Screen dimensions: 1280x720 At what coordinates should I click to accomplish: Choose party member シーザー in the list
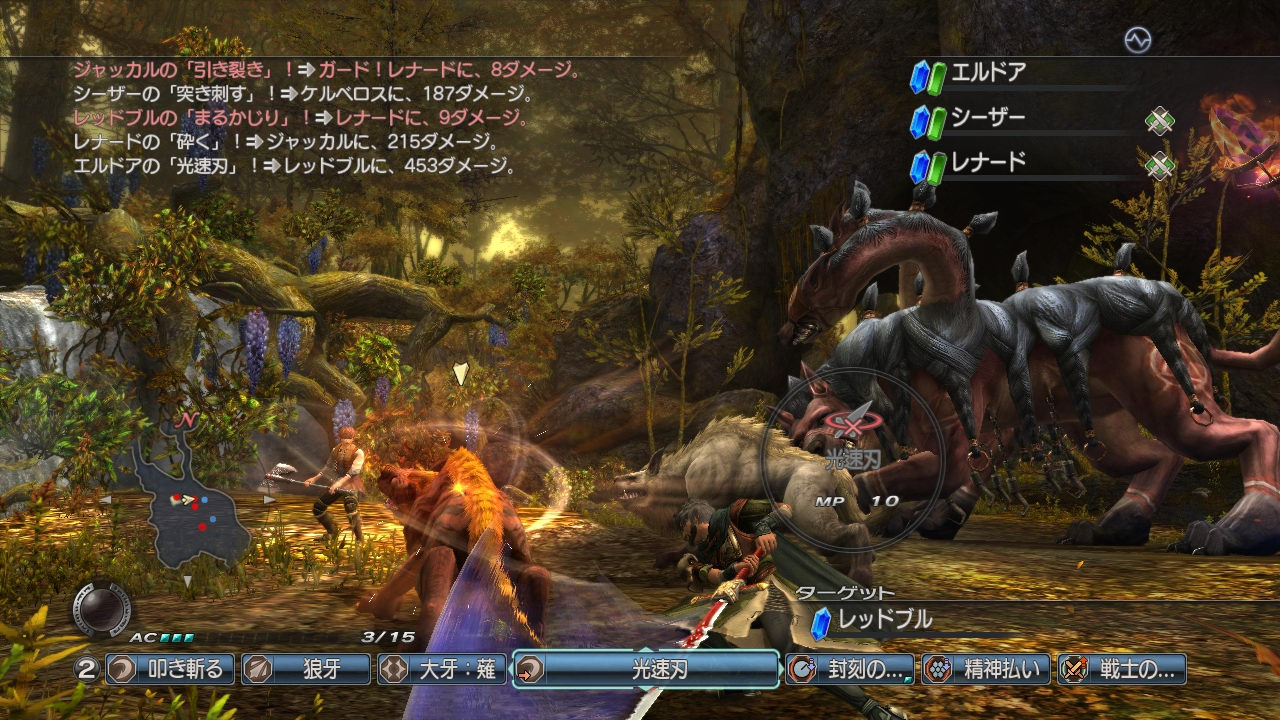[988, 119]
